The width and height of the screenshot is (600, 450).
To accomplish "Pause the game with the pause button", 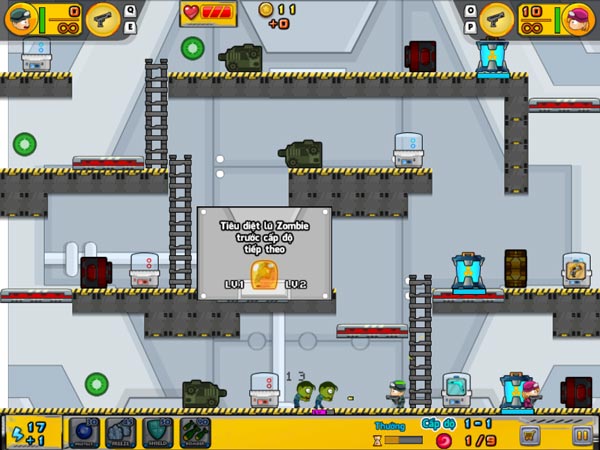I will coord(581,435).
